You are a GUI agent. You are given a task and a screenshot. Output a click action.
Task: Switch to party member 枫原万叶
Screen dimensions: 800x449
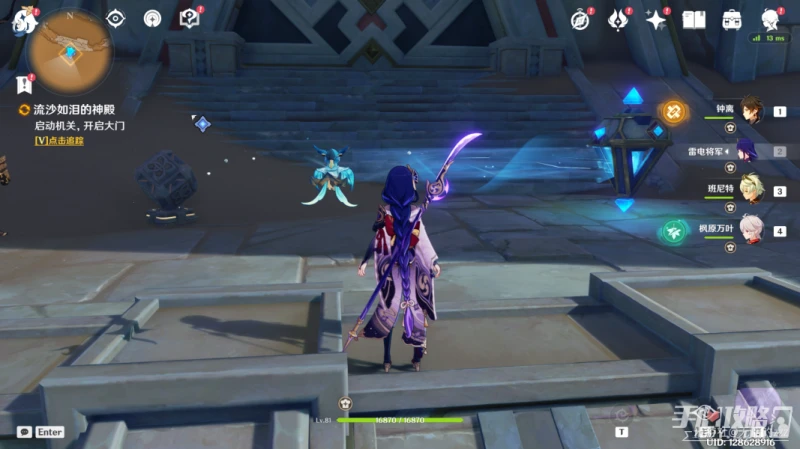(752, 231)
